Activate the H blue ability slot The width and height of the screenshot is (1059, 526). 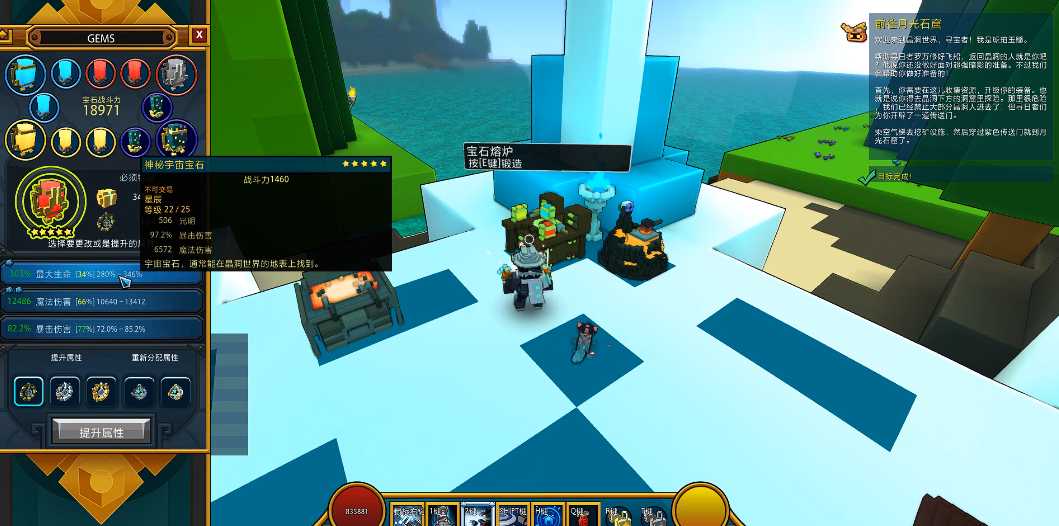547,513
